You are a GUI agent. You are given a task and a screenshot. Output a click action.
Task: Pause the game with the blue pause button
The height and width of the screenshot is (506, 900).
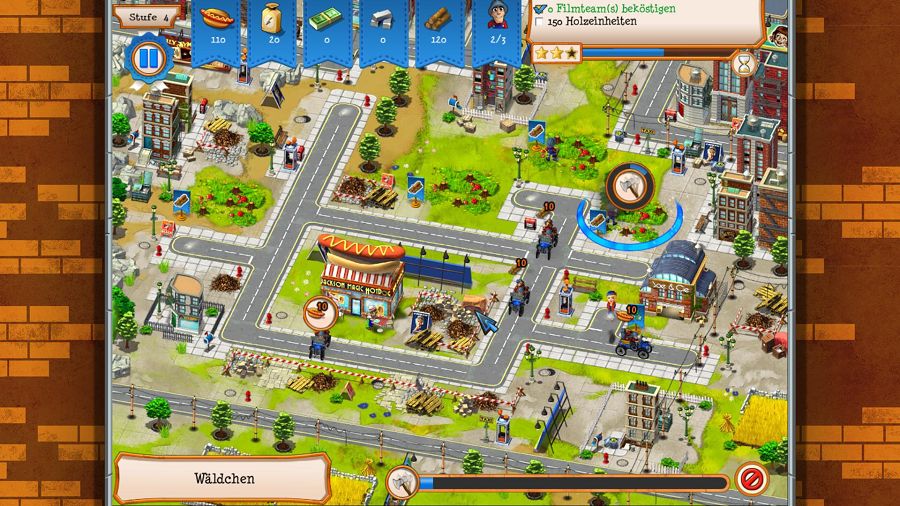147,58
